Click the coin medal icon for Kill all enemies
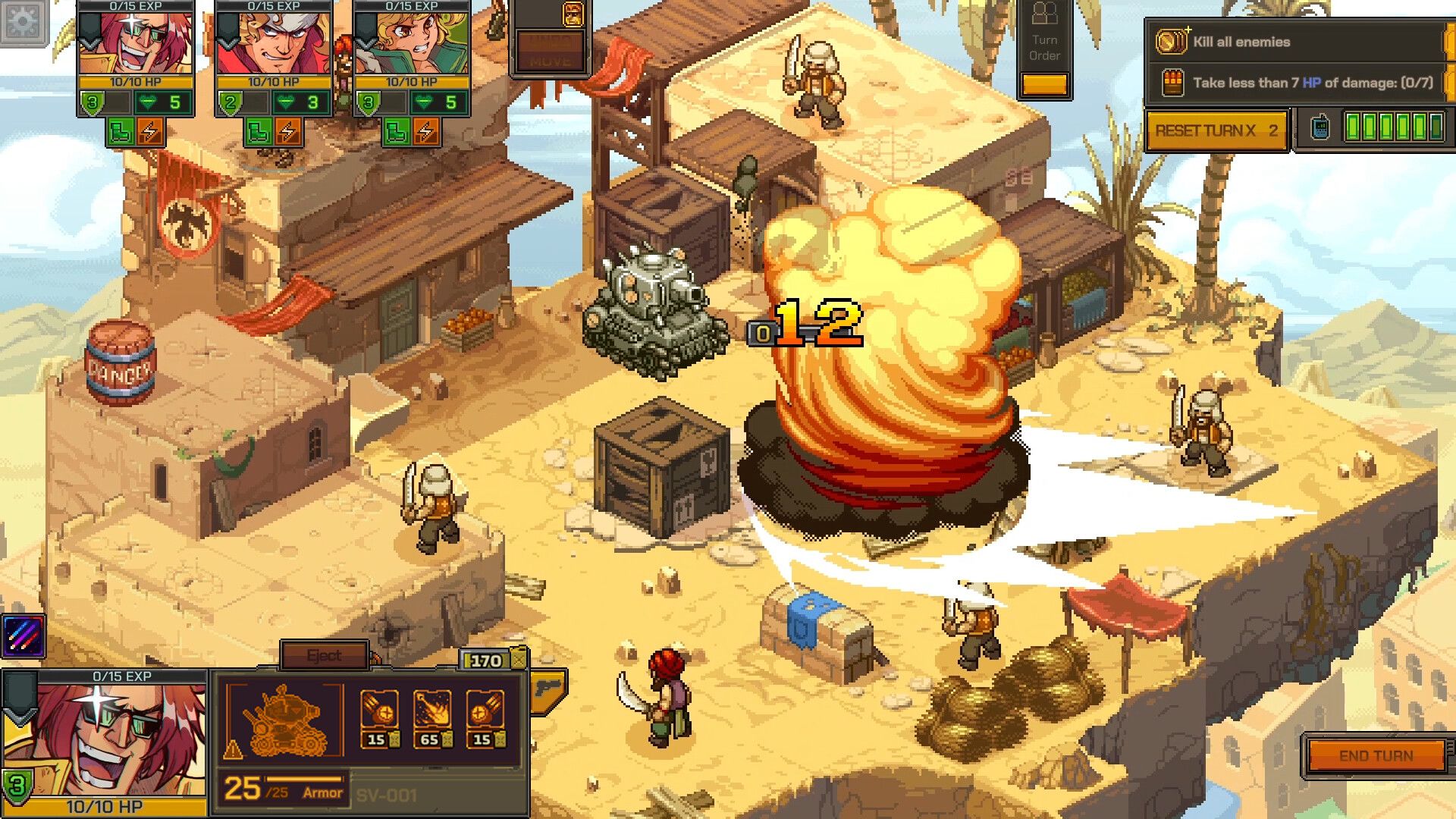The image size is (1456, 819). (1172, 42)
